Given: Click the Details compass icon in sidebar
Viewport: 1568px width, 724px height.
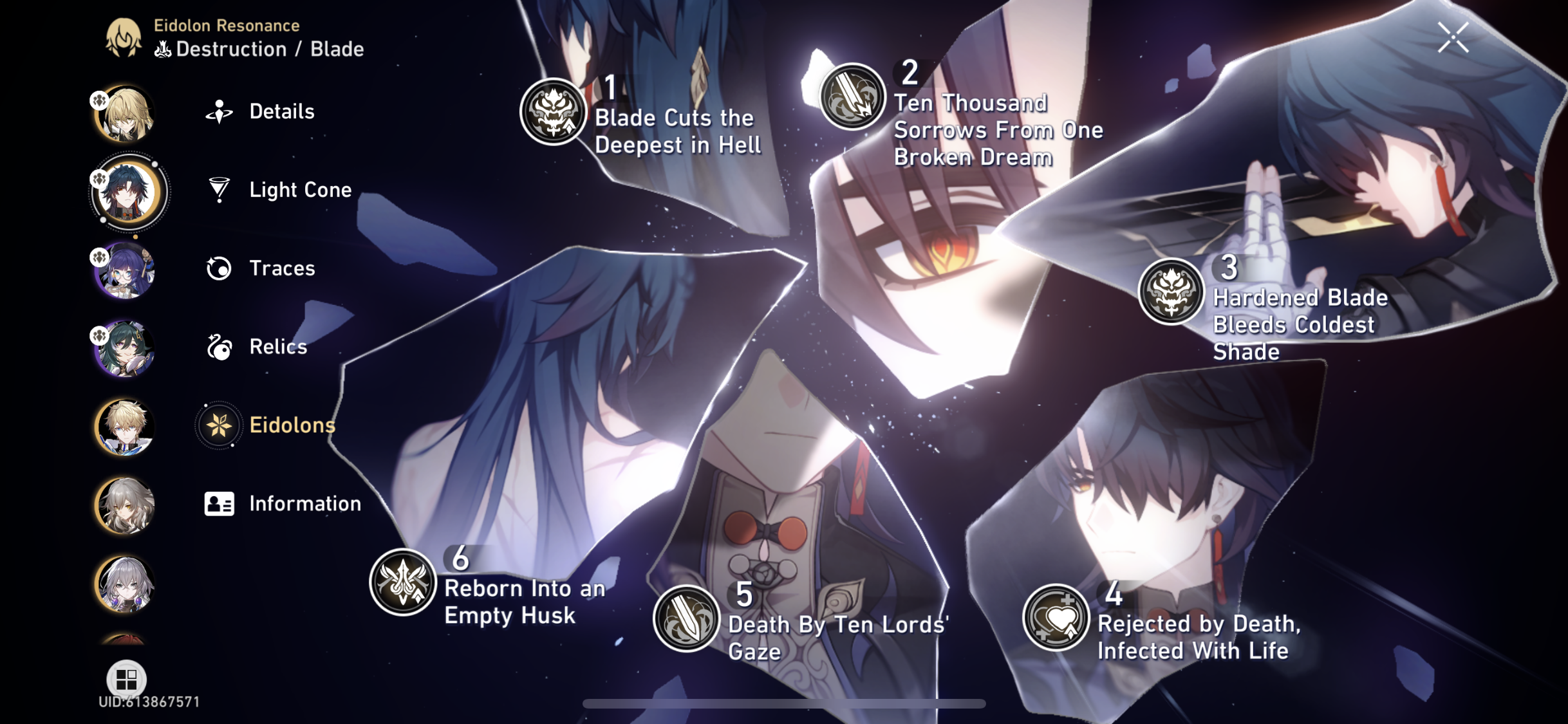Looking at the screenshot, I should 219,111.
